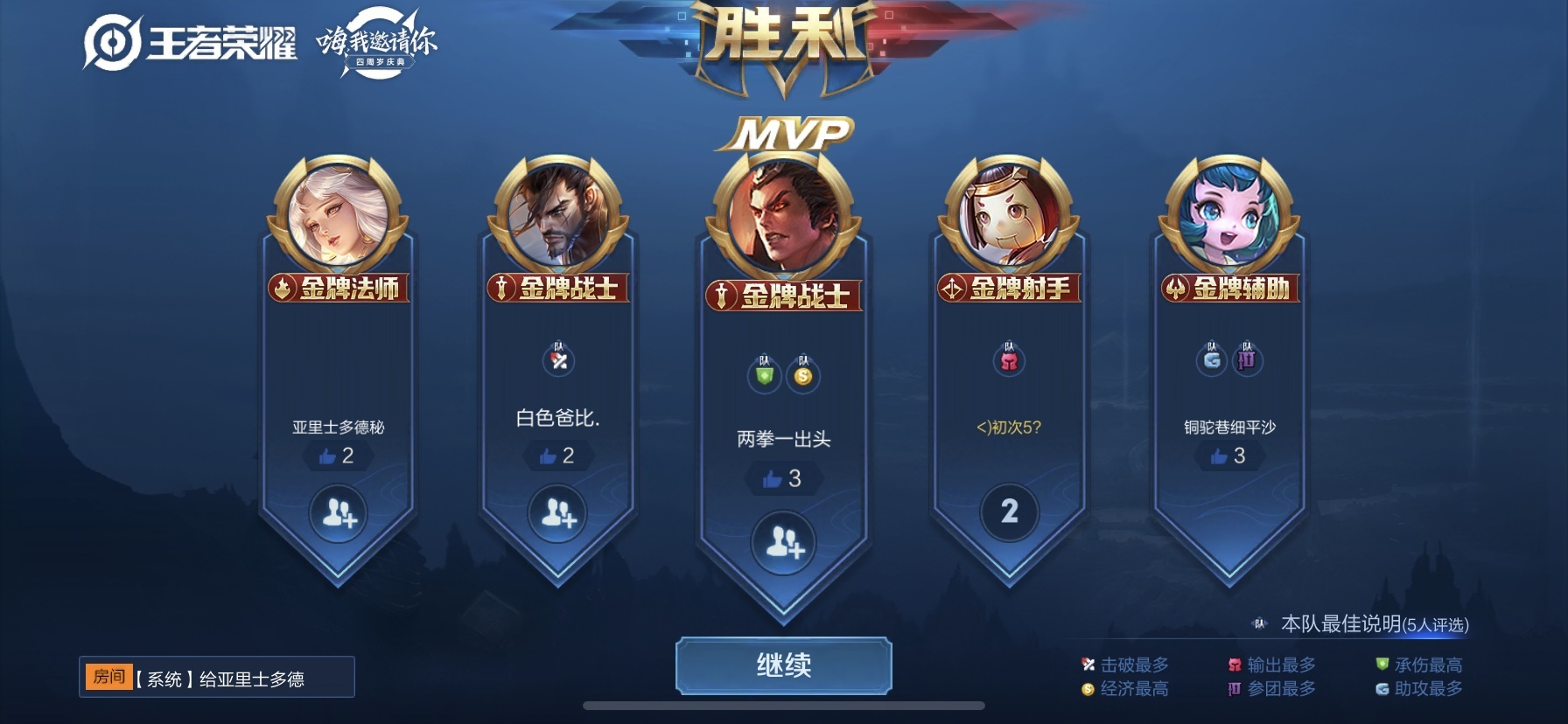Add 亚里士多德秘 as a friend
1568x724 pixels.
[x=339, y=513]
